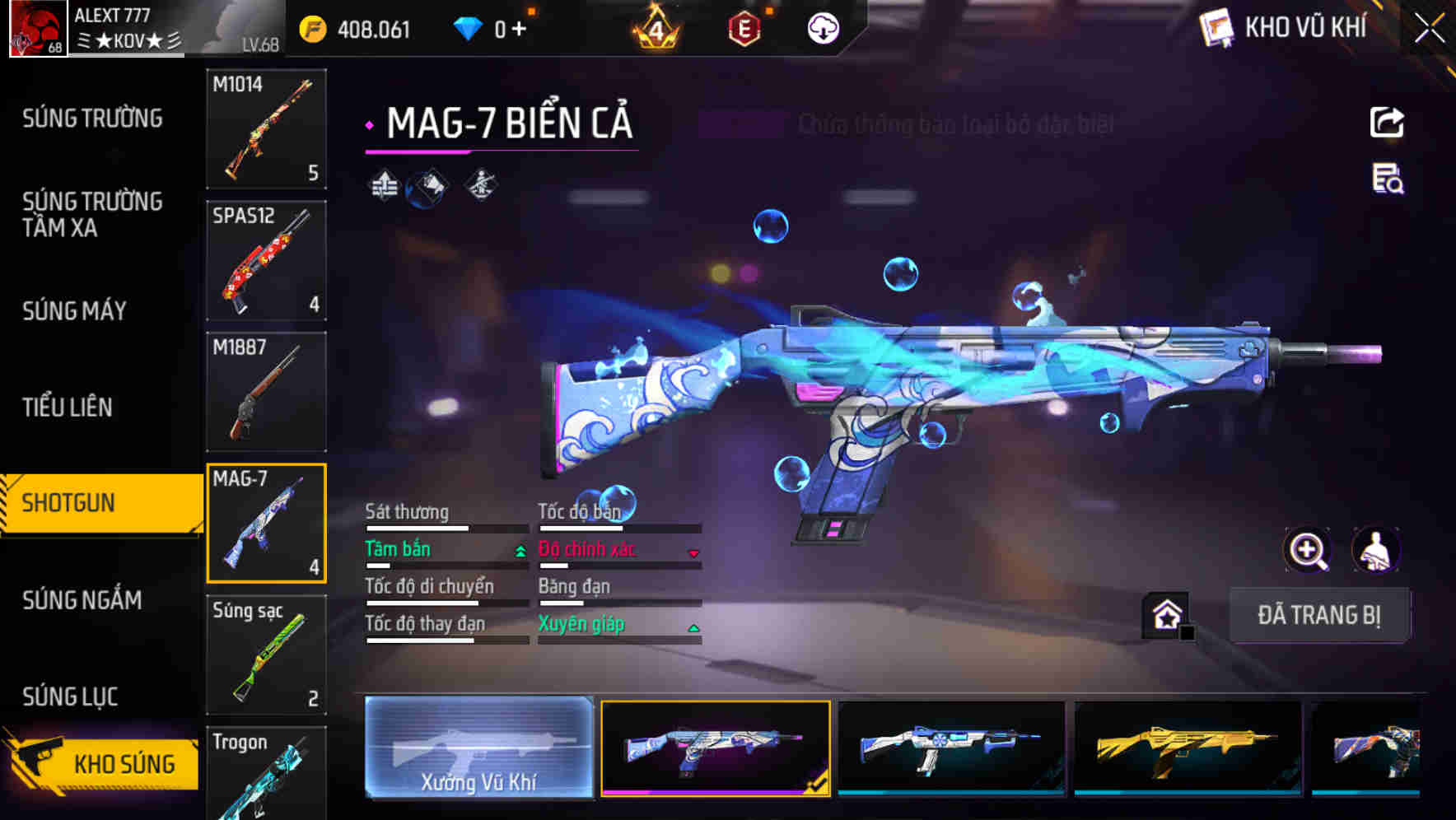The image size is (1456, 820).
Task: Click the ĐÃ TRANG BỊ button
Action: (x=1318, y=615)
